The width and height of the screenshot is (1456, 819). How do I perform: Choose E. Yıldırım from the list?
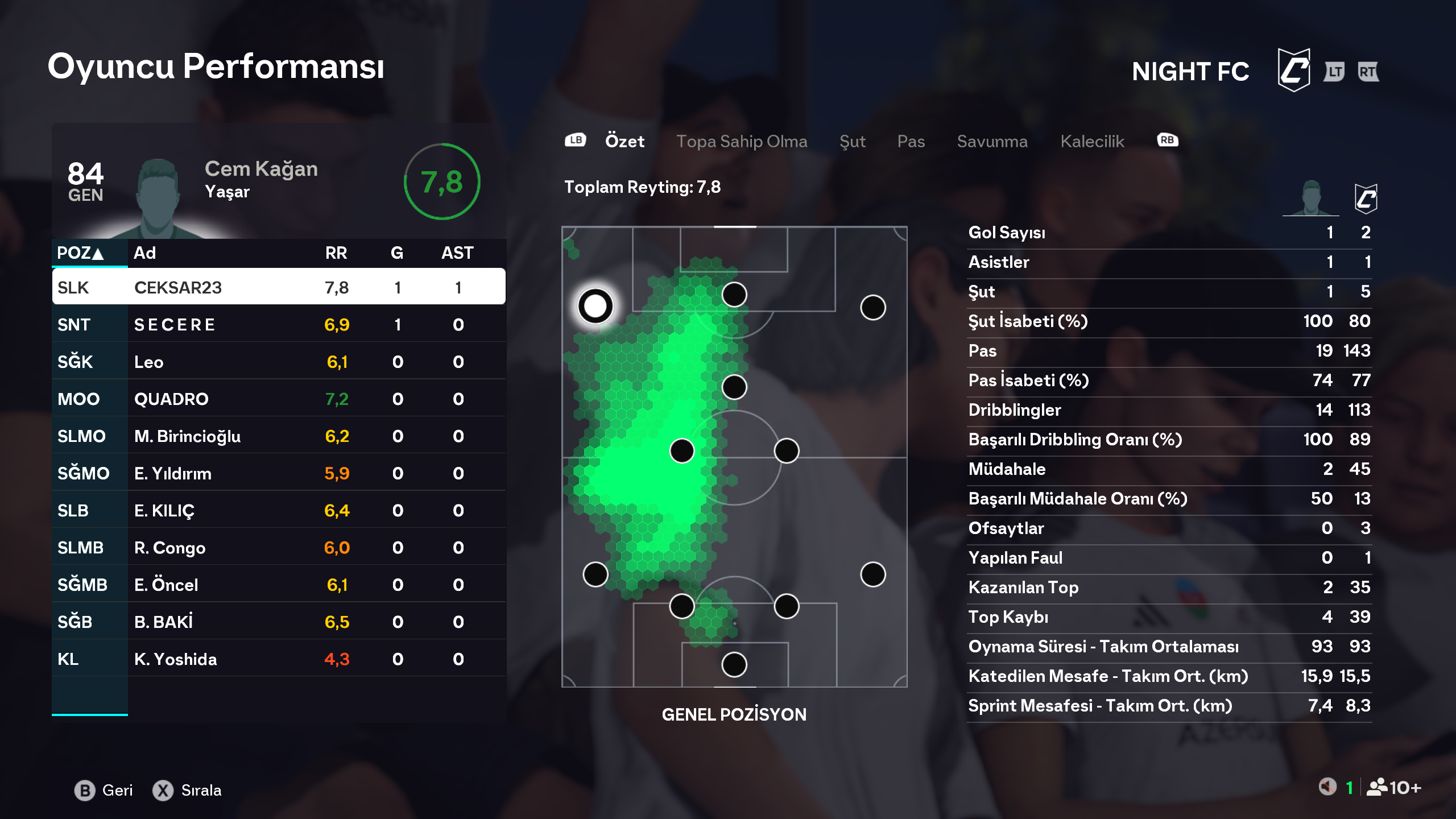(279, 473)
